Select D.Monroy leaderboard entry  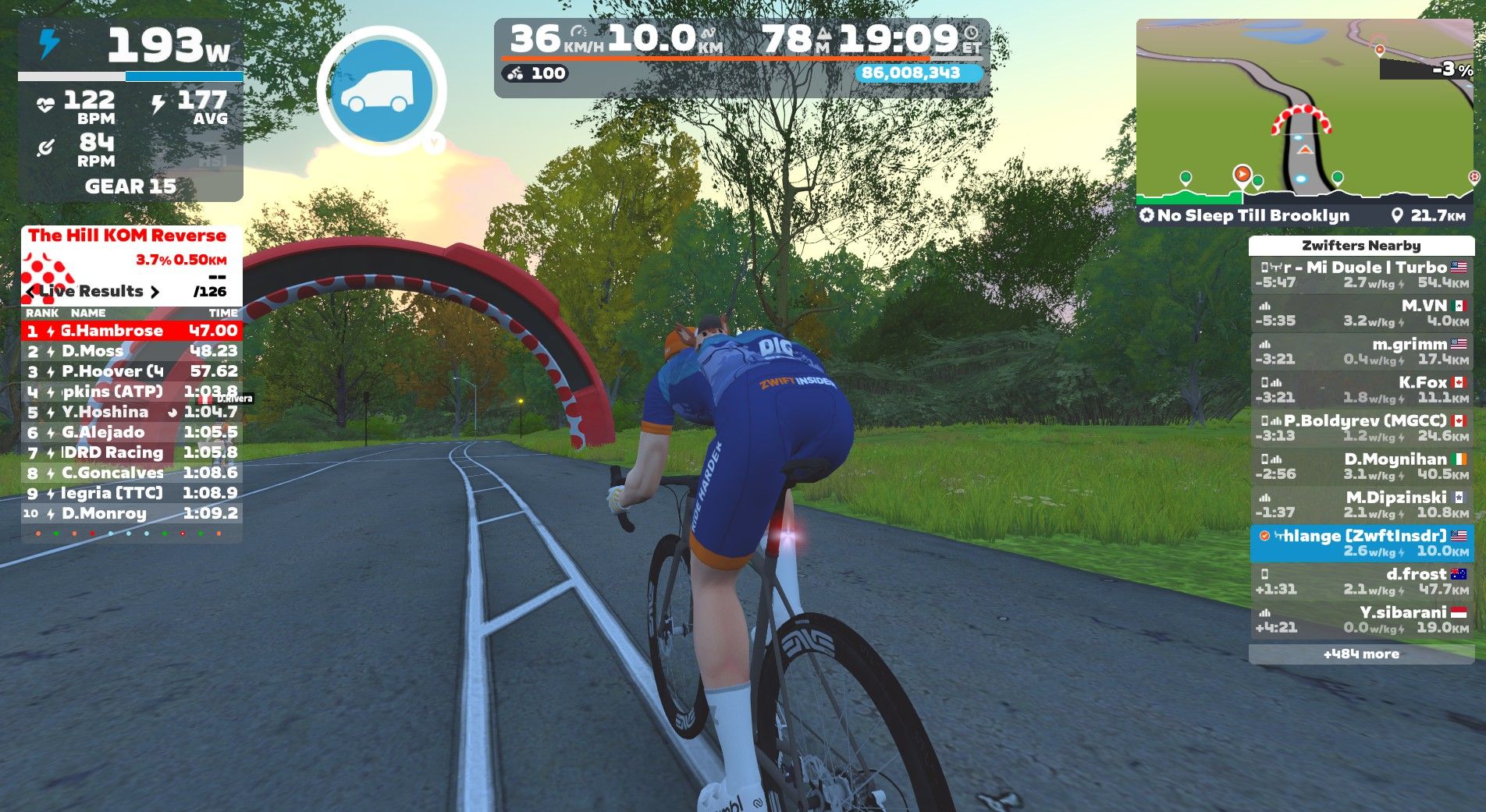coord(131,513)
